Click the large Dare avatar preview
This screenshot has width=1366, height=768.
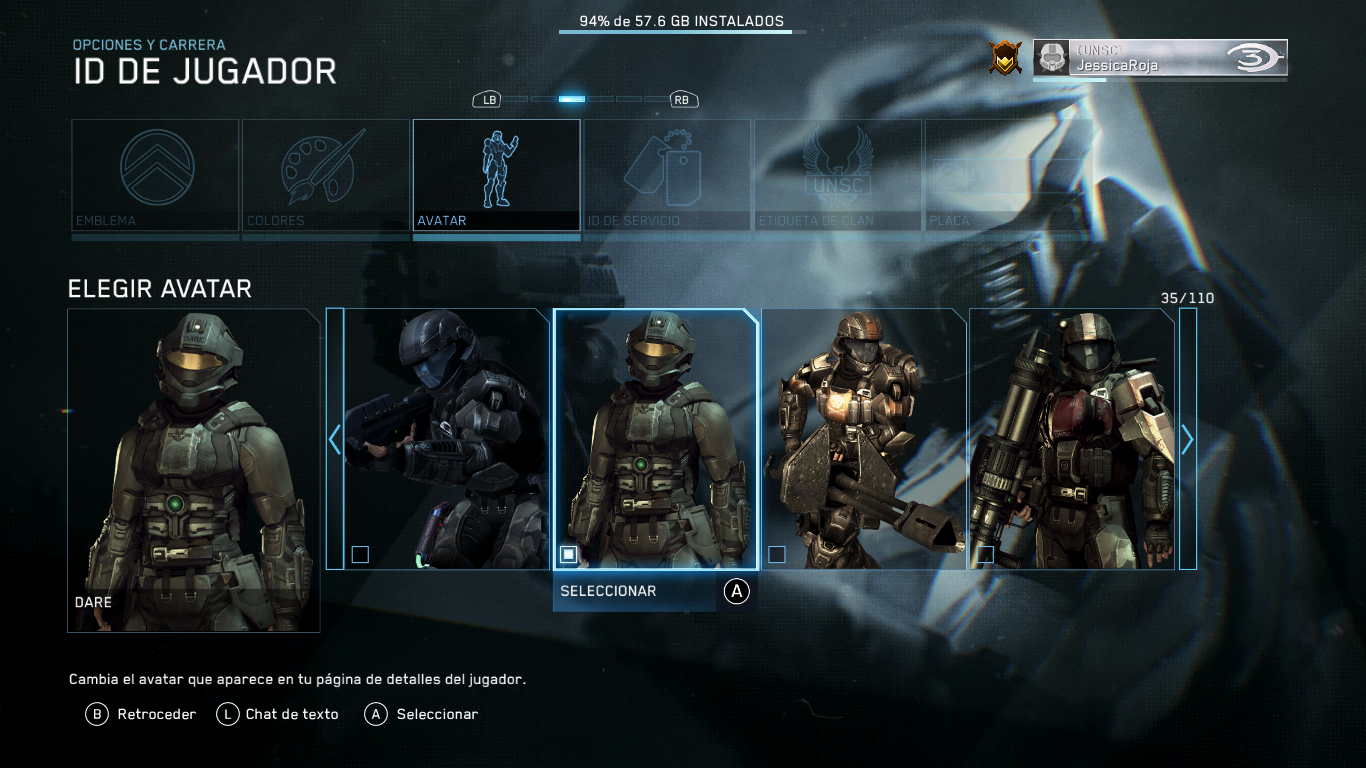[194, 470]
